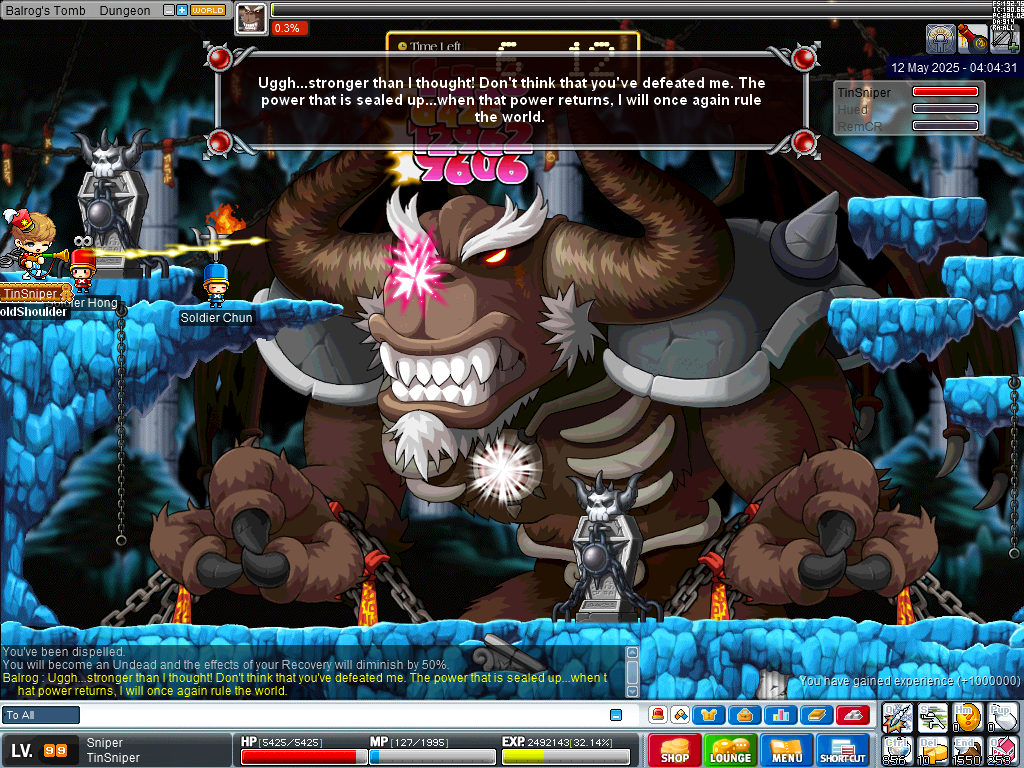1024x768 pixels.
Task: Select the Ctrl-key blue potion quickslot
Action: click(x=896, y=750)
